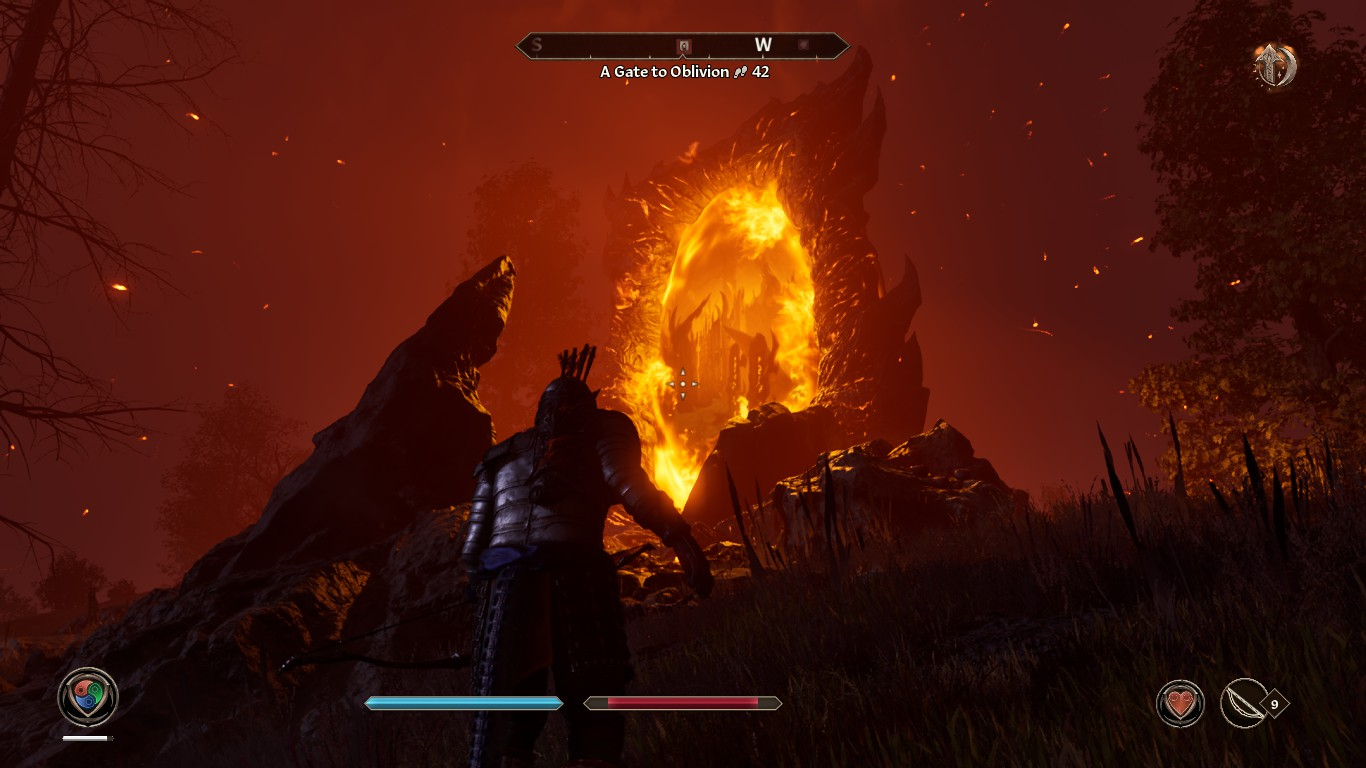
Task: Select the equipped bow weapon icon
Action: (1244, 703)
